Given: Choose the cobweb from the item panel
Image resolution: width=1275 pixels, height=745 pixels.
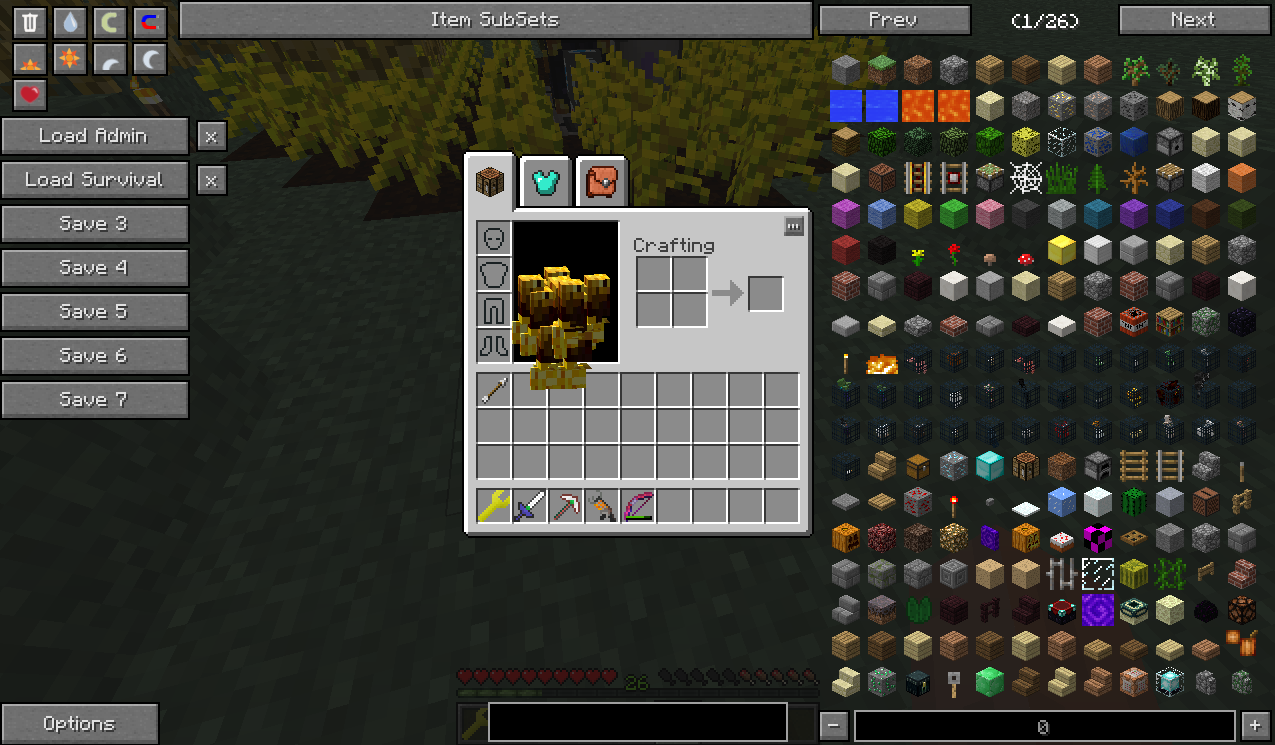Looking at the screenshot, I should pyautogui.click(x=1025, y=179).
